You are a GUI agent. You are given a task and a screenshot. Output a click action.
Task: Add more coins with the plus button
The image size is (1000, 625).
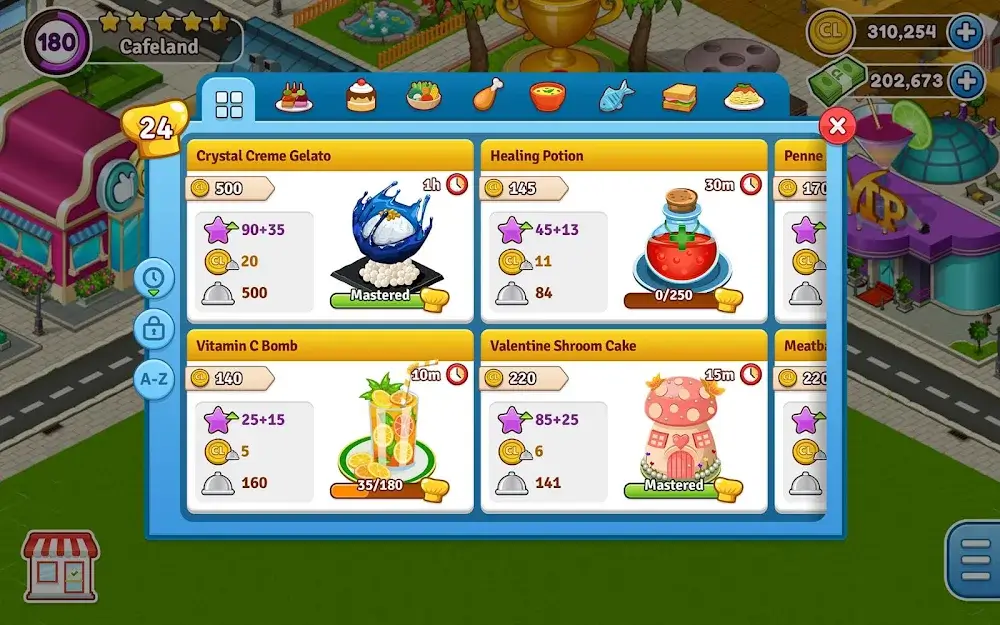(965, 32)
